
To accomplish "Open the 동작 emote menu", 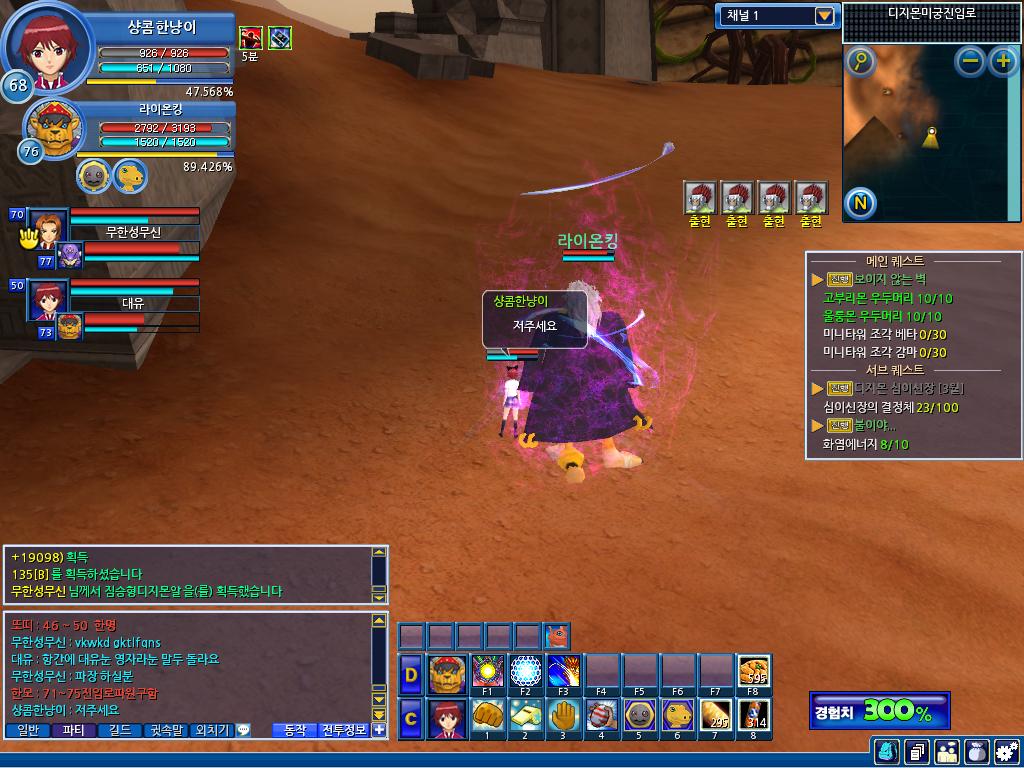I will pyautogui.click(x=295, y=730).
